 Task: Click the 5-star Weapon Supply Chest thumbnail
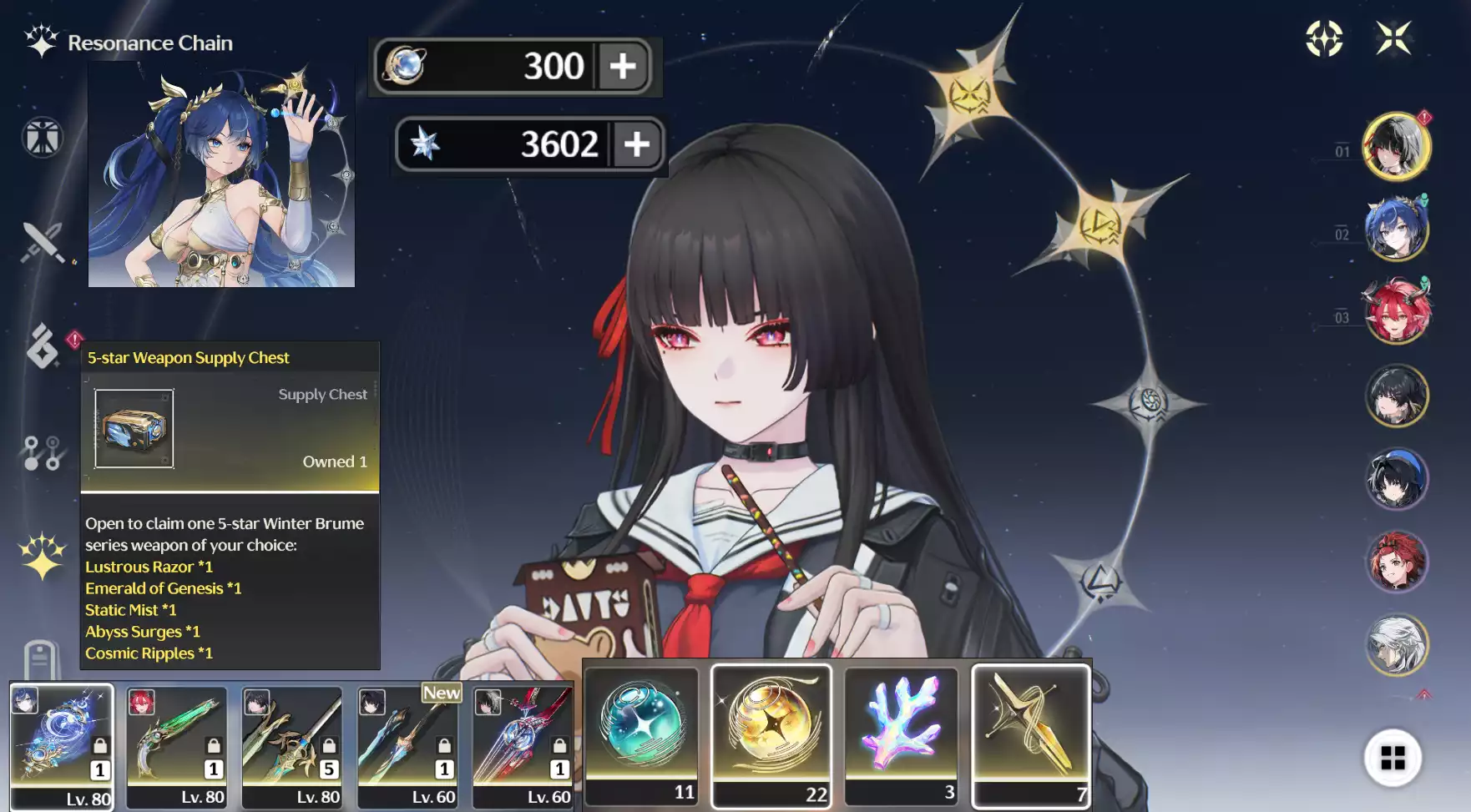tap(134, 429)
